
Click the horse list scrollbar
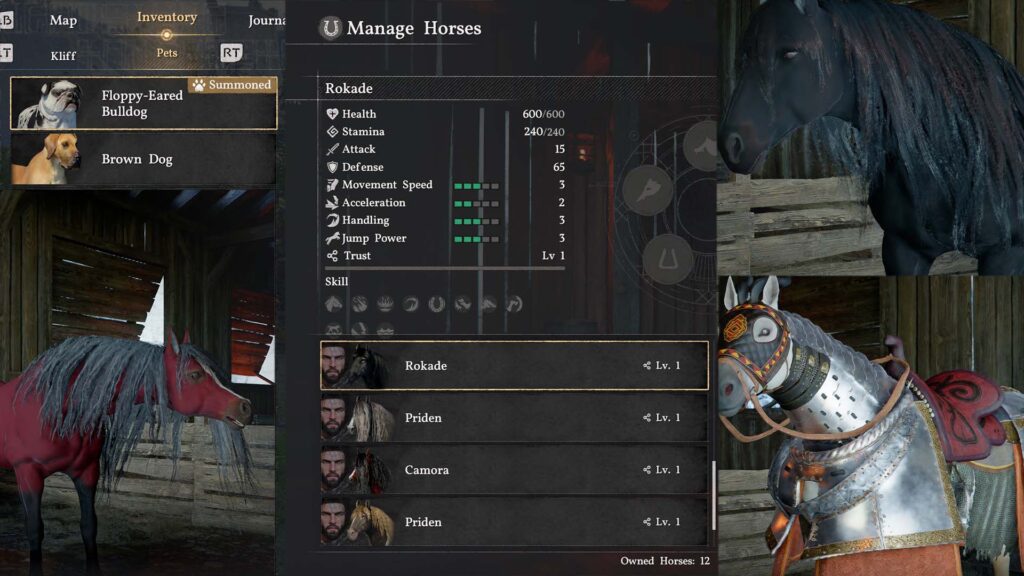[713, 495]
